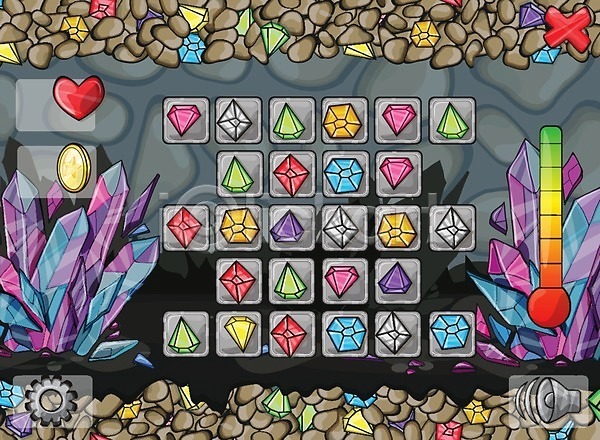
Task: Open settings with the gear icon
Action: pos(52,402)
